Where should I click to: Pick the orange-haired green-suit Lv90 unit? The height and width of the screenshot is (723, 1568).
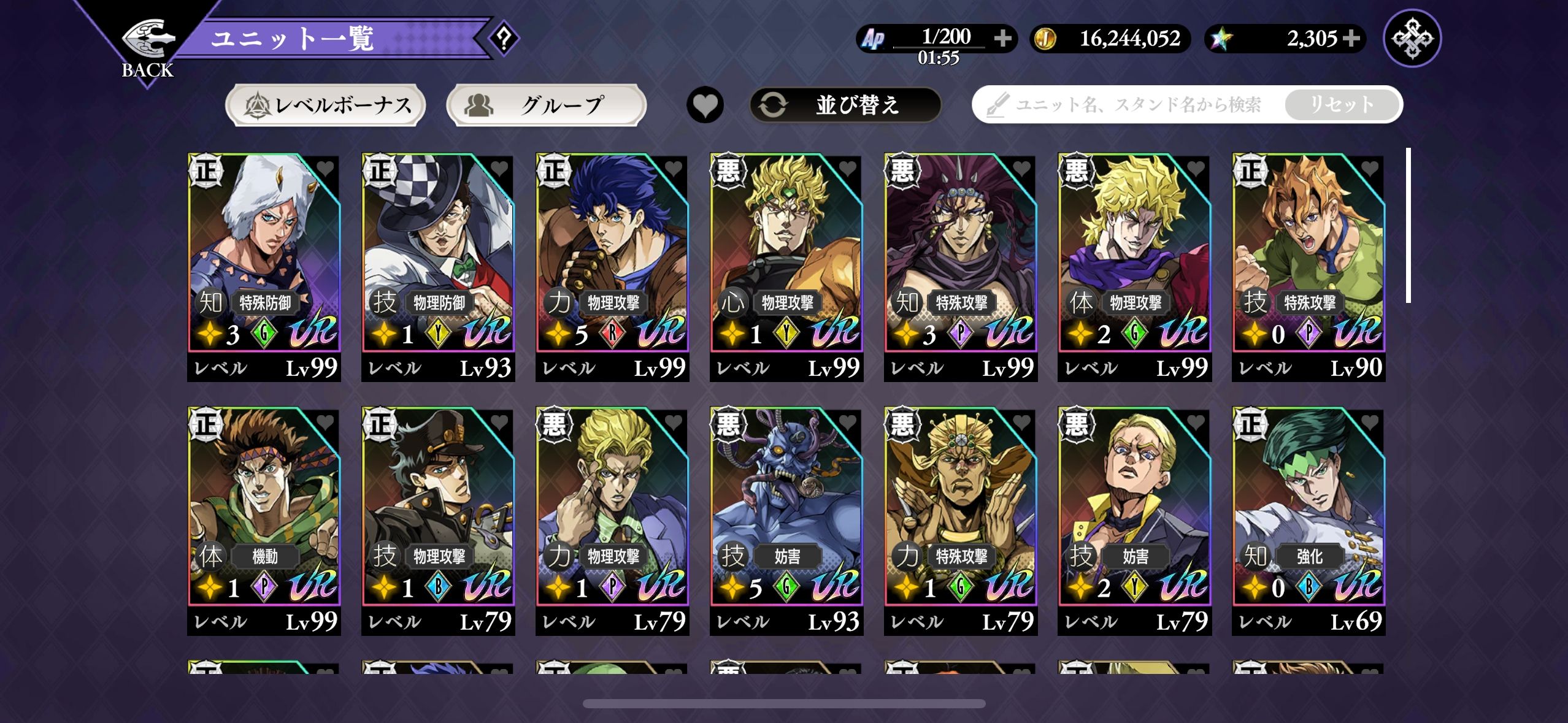pyautogui.click(x=1309, y=258)
